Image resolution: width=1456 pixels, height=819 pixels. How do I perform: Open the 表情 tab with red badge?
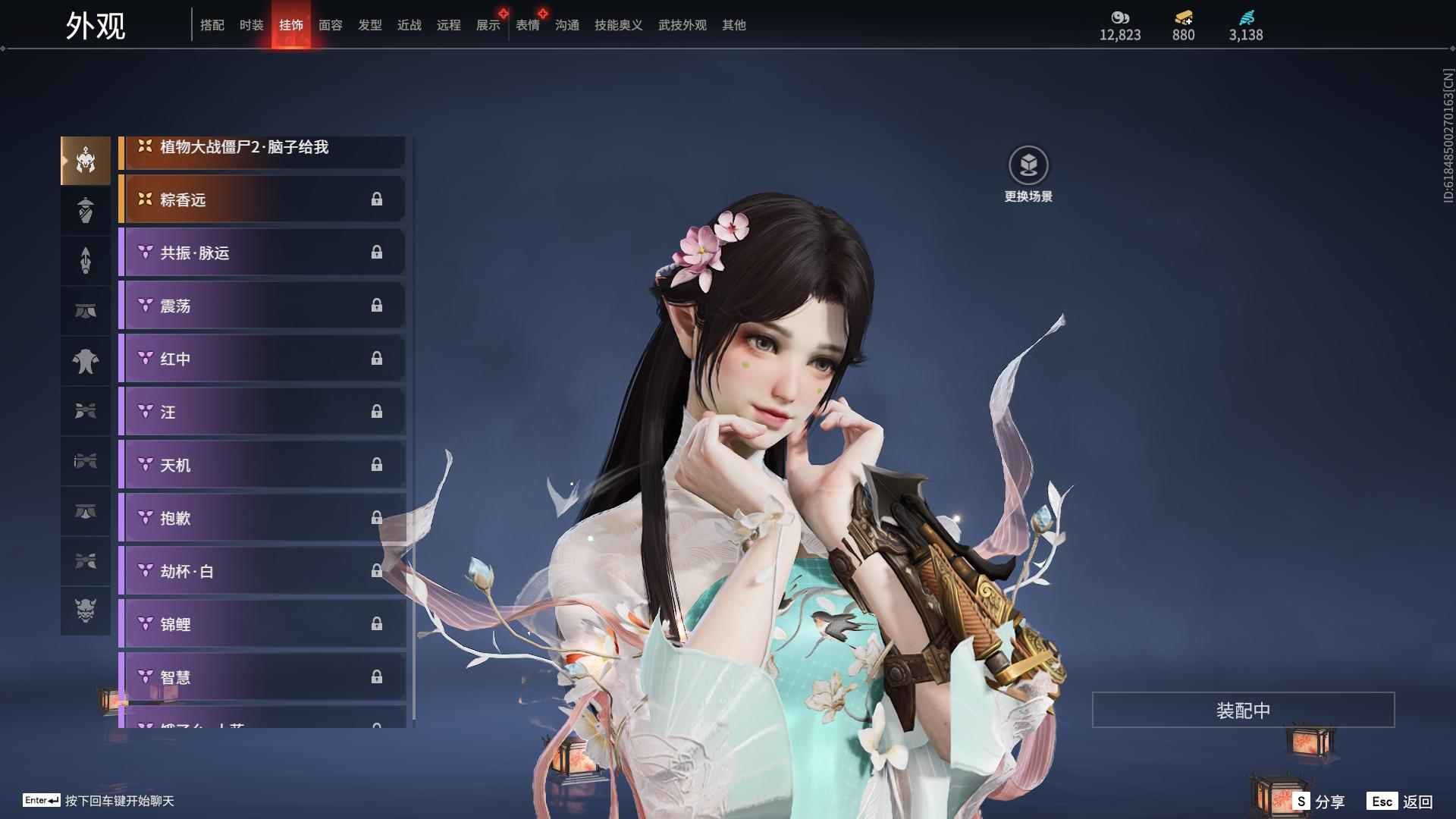pos(527,25)
